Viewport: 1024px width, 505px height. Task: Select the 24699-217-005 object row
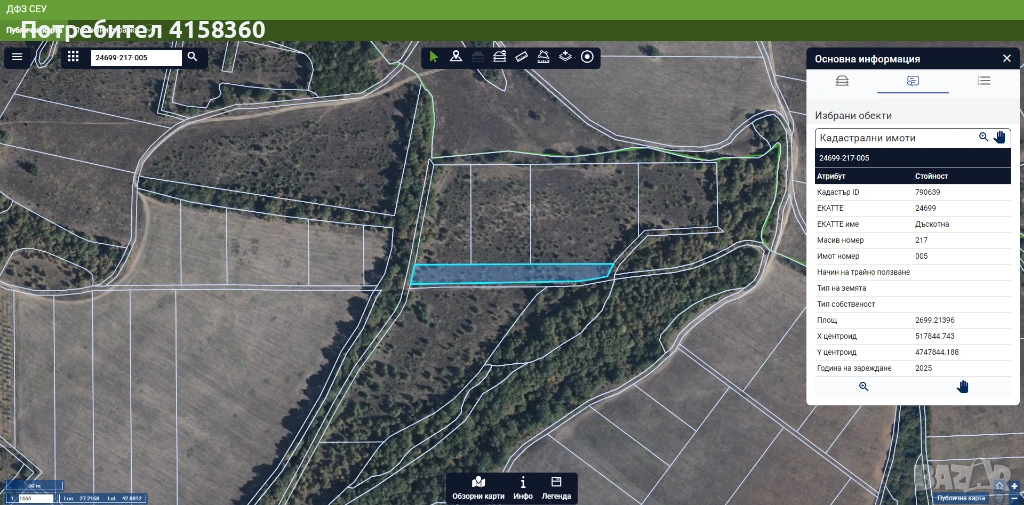point(912,158)
